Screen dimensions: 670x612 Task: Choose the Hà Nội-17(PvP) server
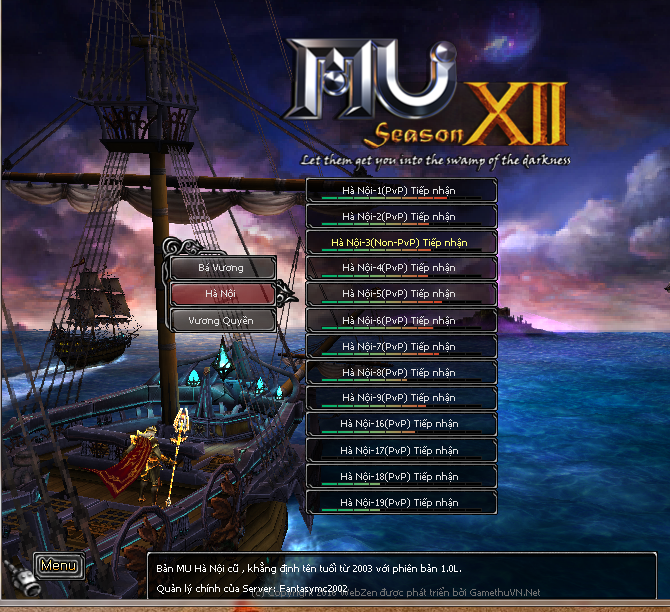[400, 450]
